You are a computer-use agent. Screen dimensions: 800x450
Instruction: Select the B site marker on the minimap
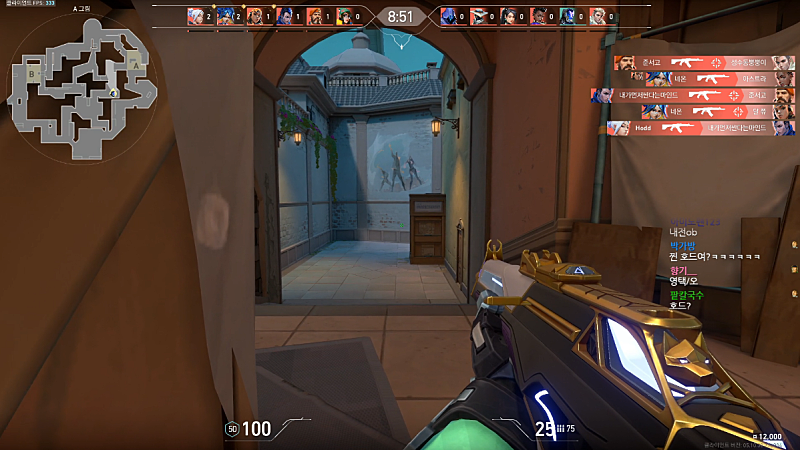point(33,74)
